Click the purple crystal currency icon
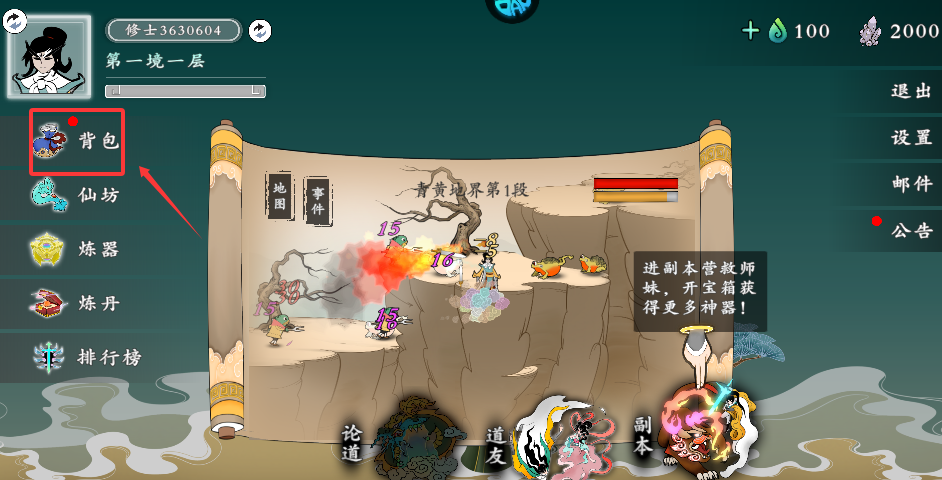Image resolution: width=942 pixels, height=480 pixels. pos(871,31)
